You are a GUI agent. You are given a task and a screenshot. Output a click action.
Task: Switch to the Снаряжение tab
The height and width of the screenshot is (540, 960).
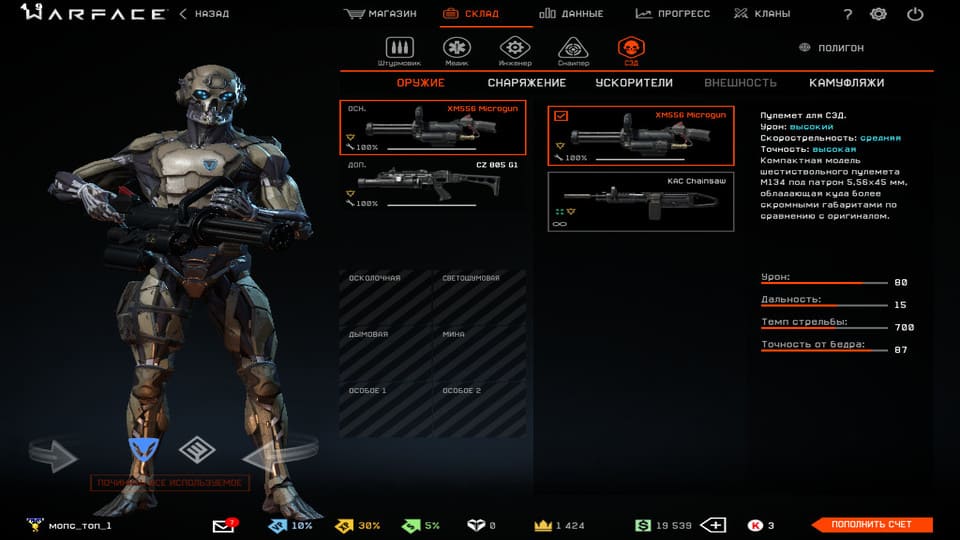[527, 83]
